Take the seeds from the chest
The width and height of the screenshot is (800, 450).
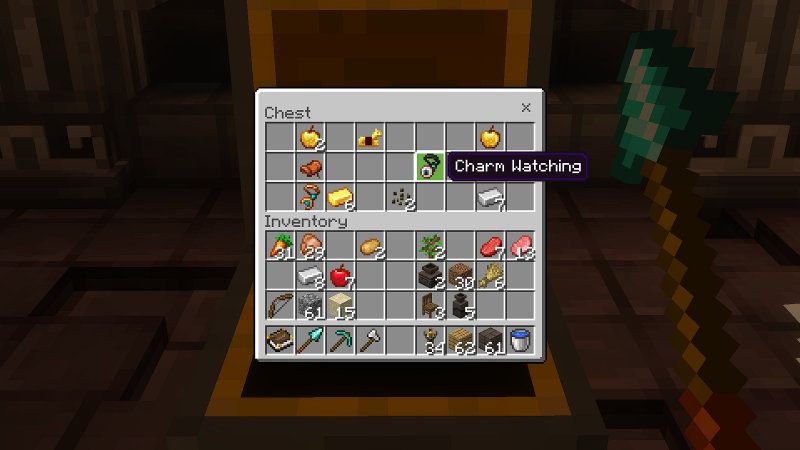pyautogui.click(x=401, y=196)
